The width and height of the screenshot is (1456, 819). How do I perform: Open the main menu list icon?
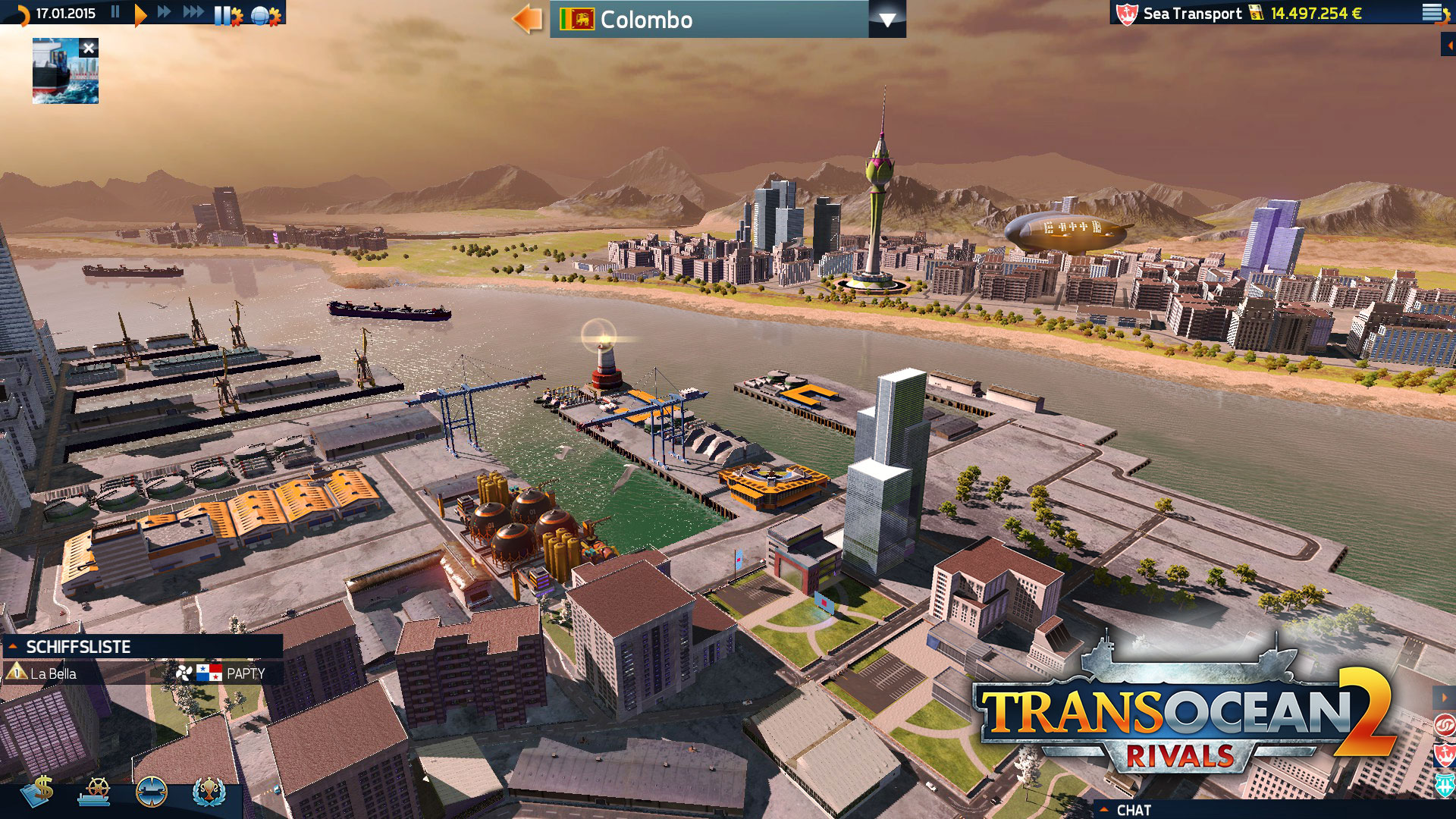tap(1432, 13)
